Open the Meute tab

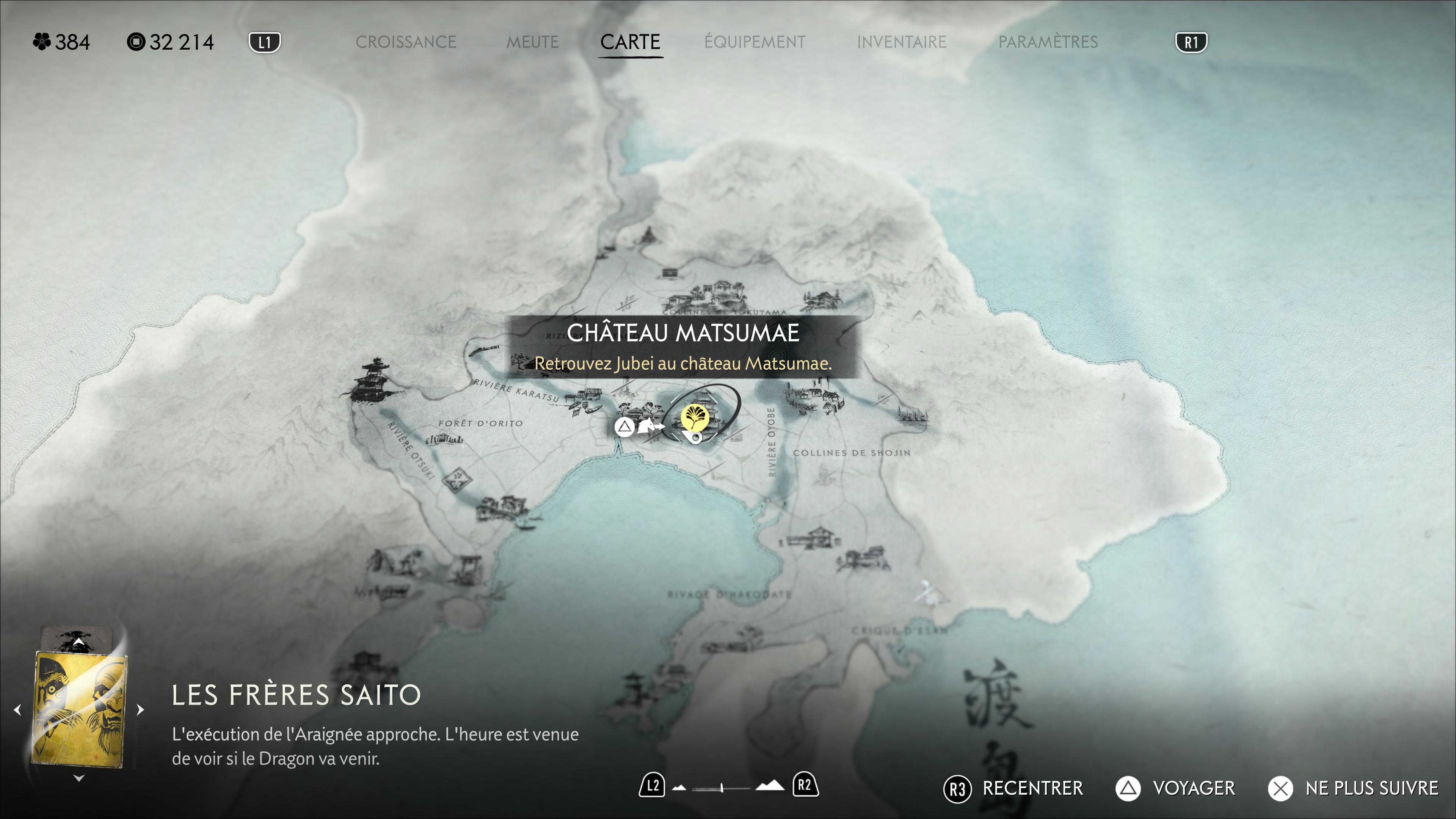(532, 42)
